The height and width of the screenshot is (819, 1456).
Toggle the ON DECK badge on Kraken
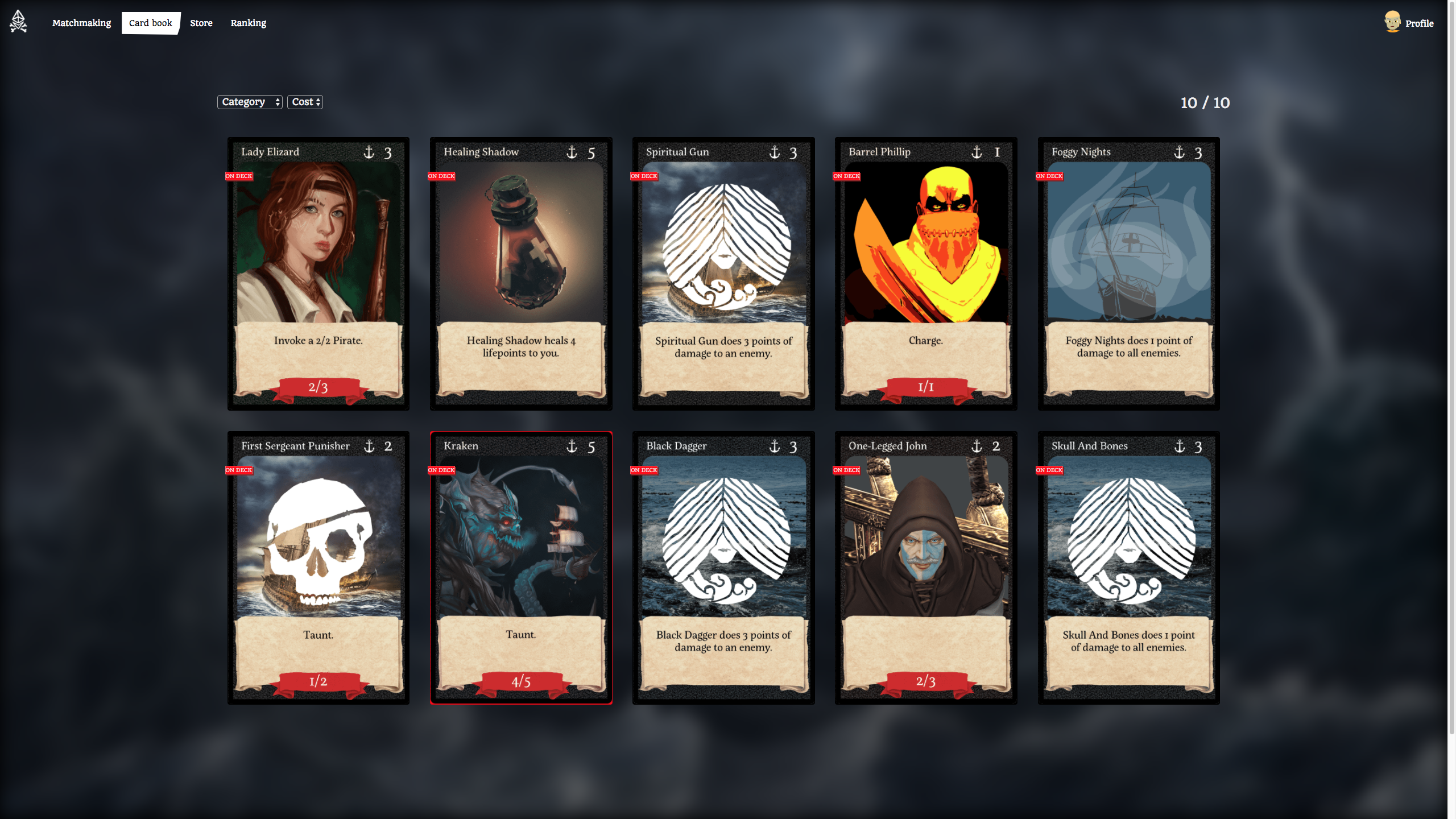pos(441,470)
